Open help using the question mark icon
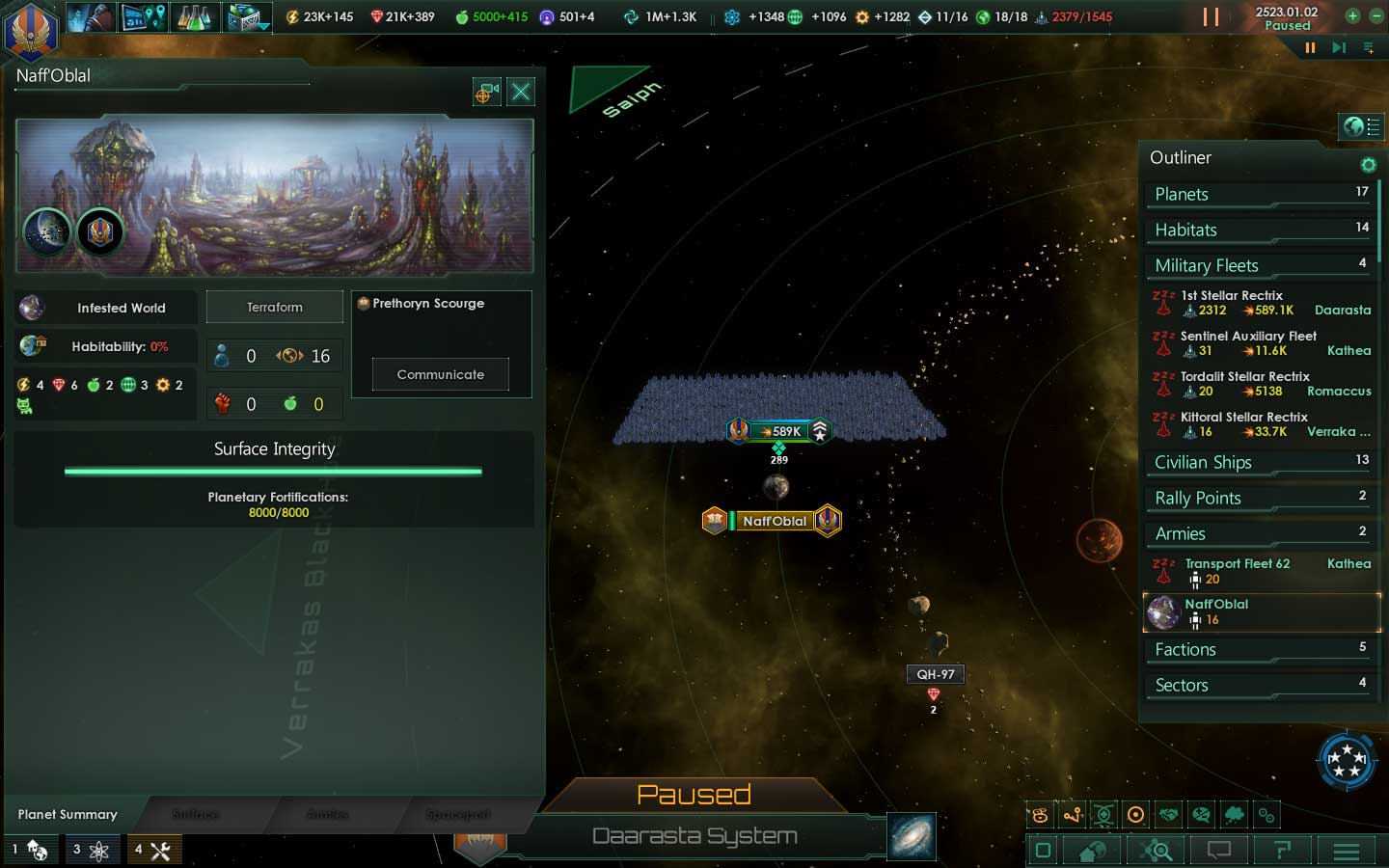Screen dimensions: 1389x868 click(1283, 851)
